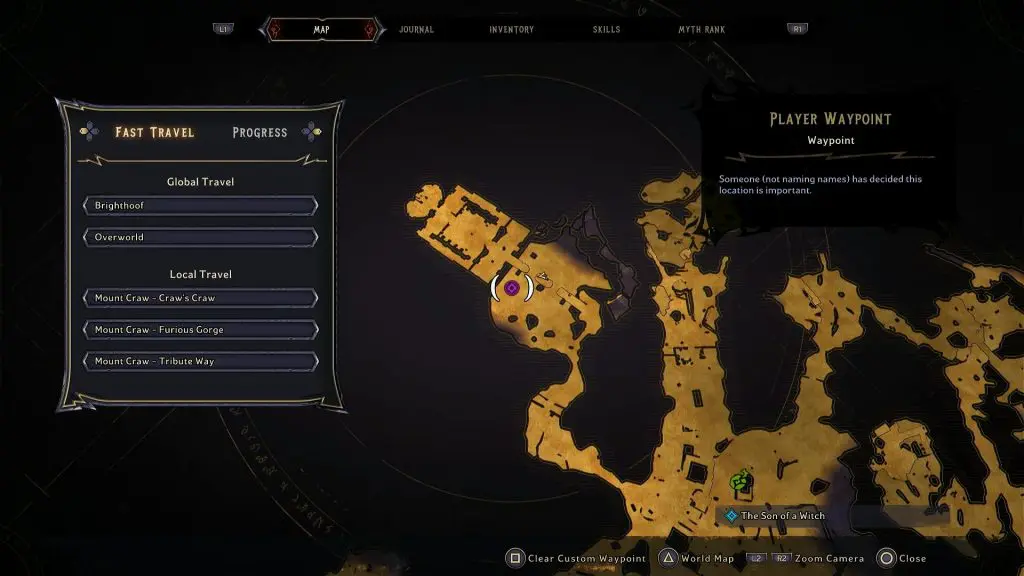Select the Map tab
The width and height of the screenshot is (1024, 576).
321,30
